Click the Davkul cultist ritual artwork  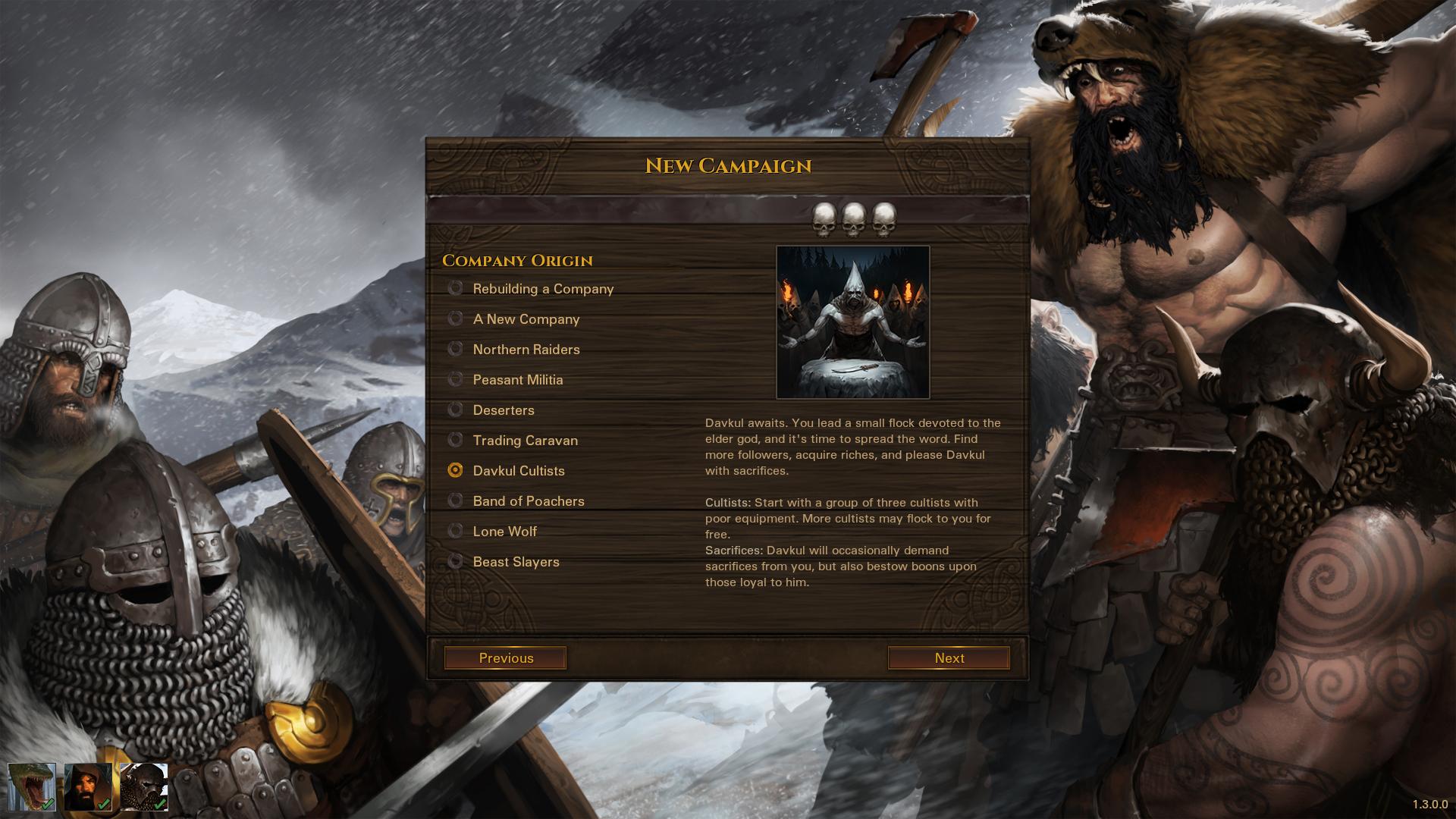point(852,321)
